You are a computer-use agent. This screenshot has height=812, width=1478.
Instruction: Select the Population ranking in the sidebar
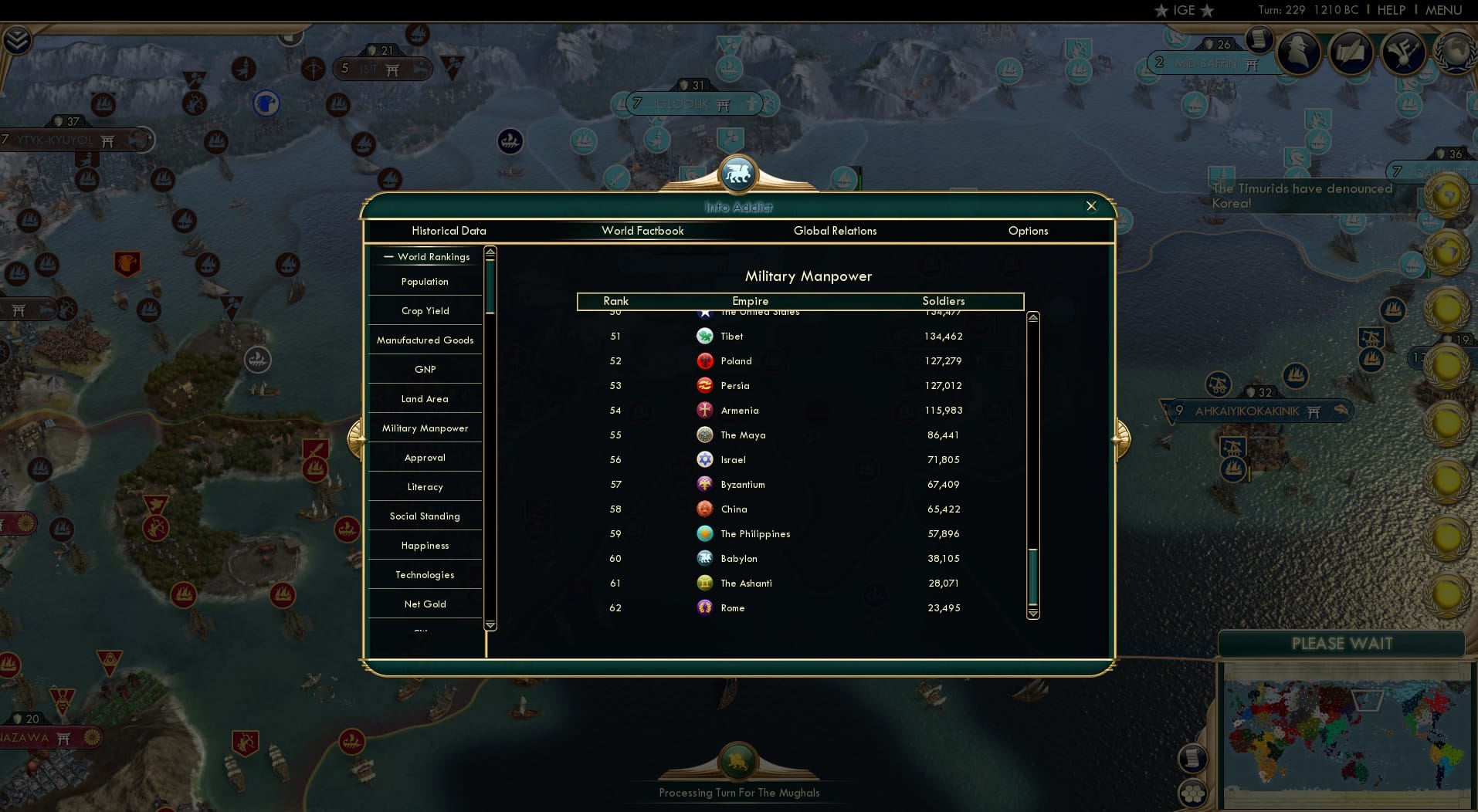tap(425, 281)
